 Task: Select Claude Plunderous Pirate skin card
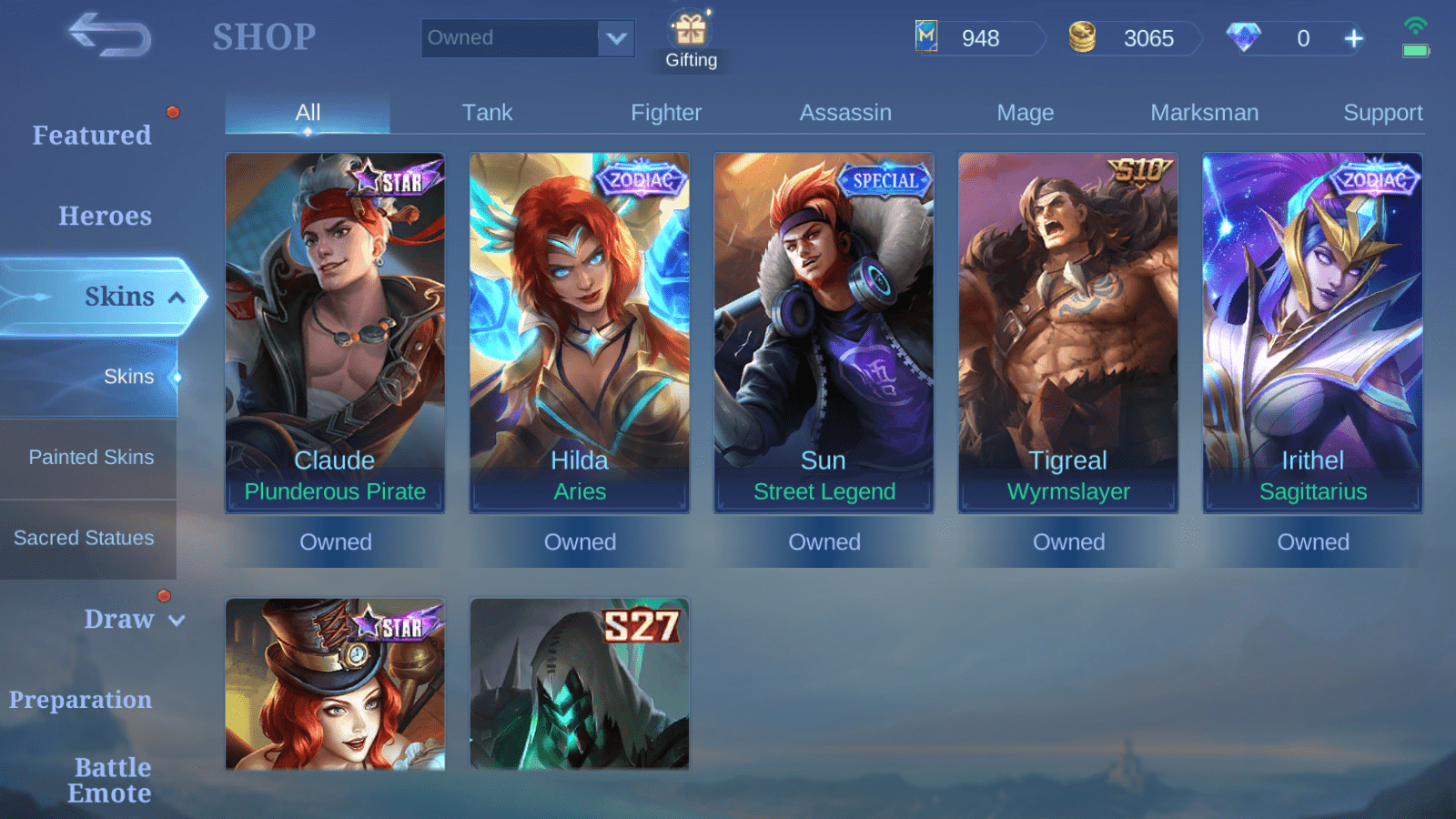[x=335, y=333]
